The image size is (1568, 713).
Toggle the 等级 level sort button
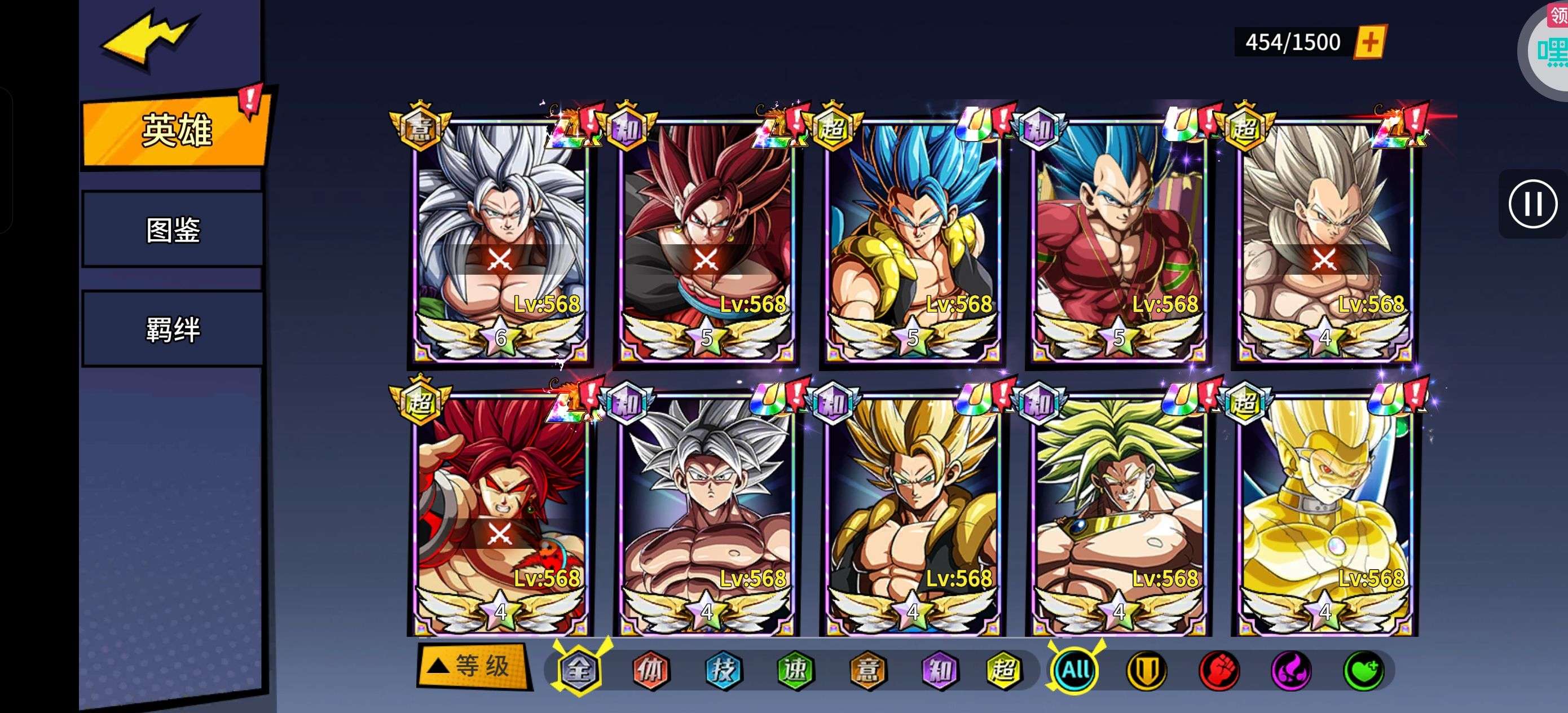click(473, 666)
